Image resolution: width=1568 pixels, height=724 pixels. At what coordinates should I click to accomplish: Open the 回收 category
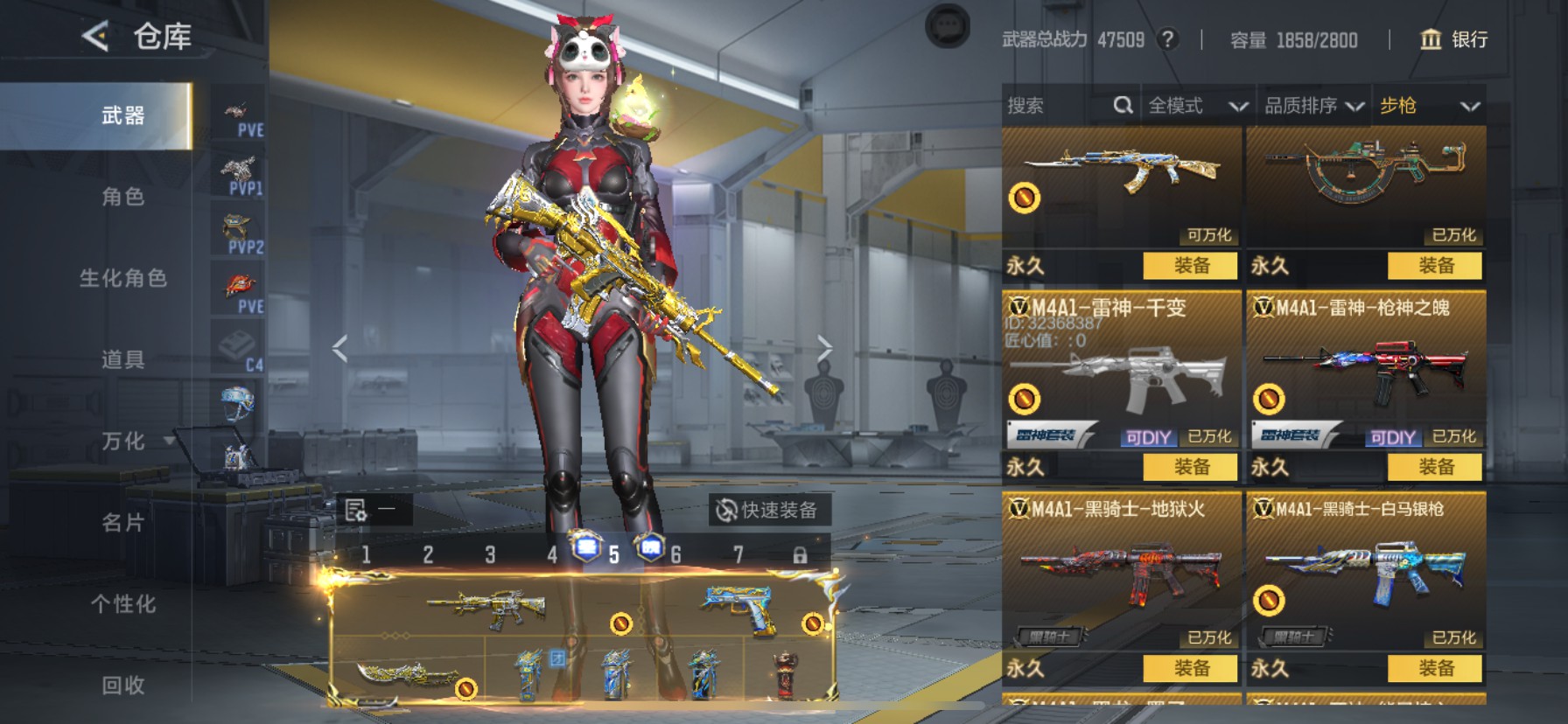pyautogui.click(x=122, y=685)
